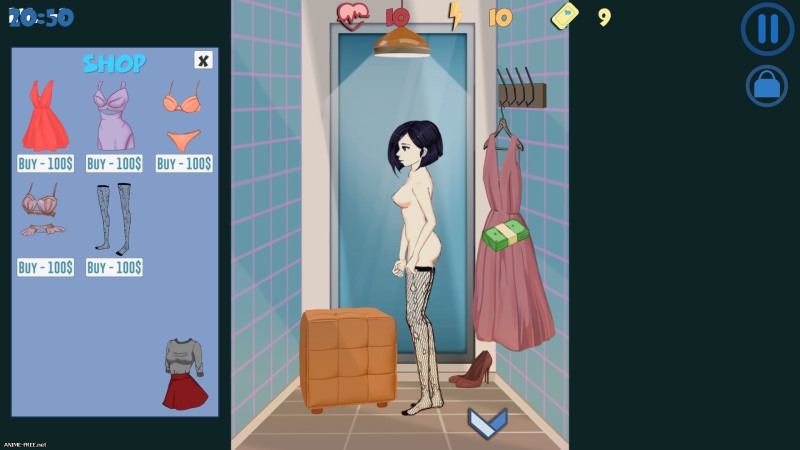The height and width of the screenshot is (450, 800).
Task: Open the shopping bag button
Action: pyautogui.click(x=767, y=86)
